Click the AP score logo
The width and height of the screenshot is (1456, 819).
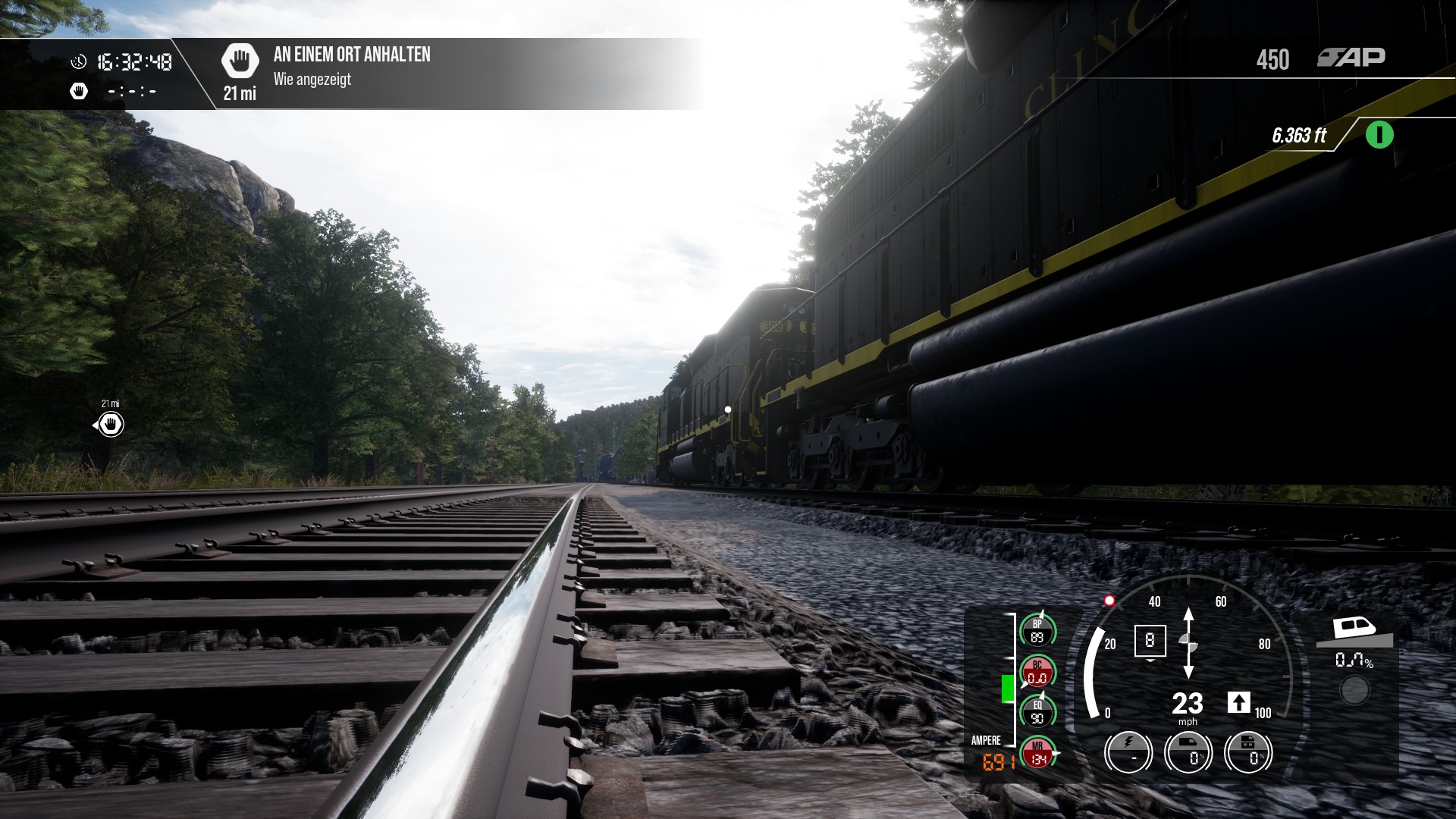tap(1351, 58)
